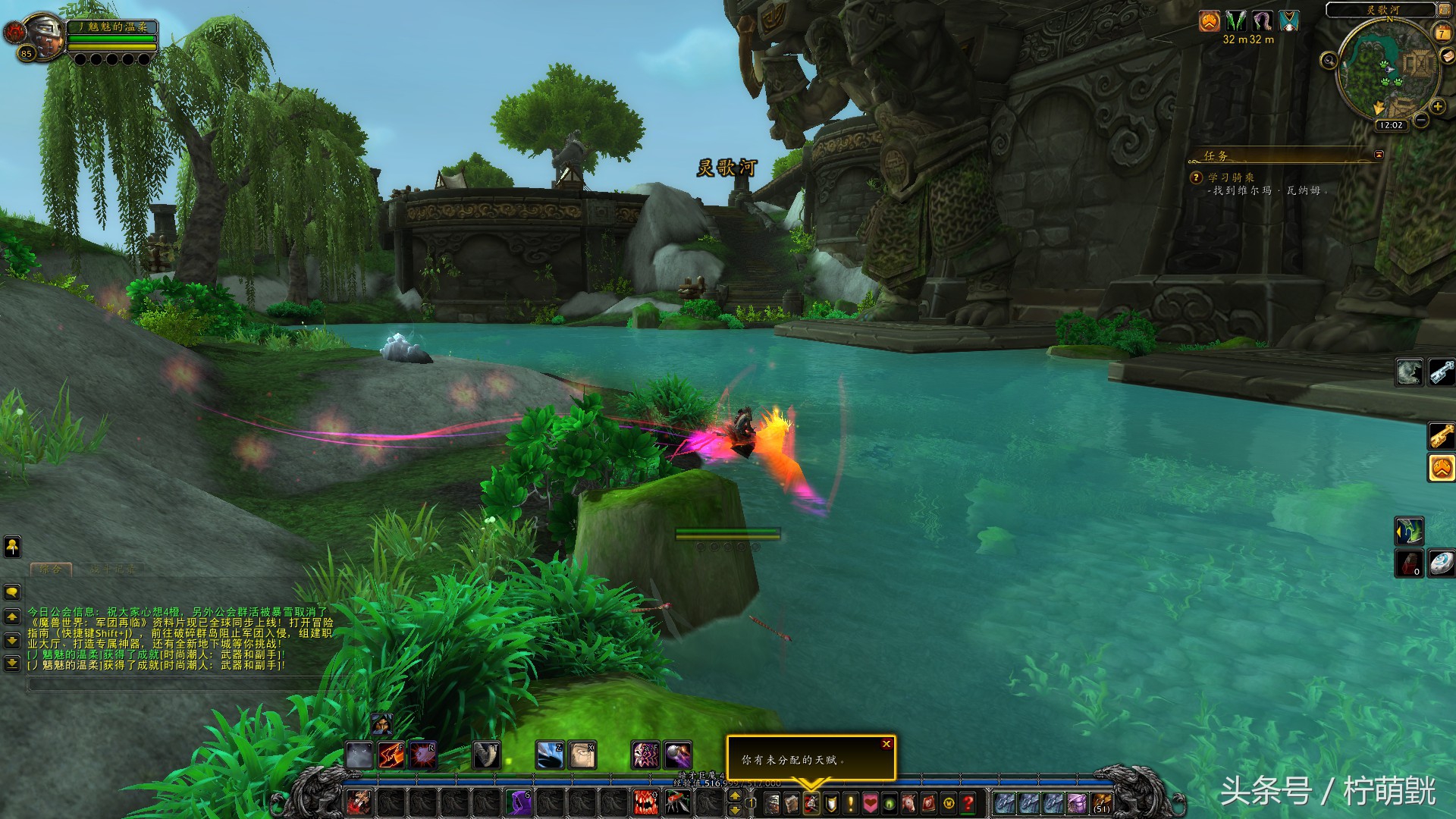The width and height of the screenshot is (1456, 819).
Task: Open the talents micro menu button
Action: [811, 803]
